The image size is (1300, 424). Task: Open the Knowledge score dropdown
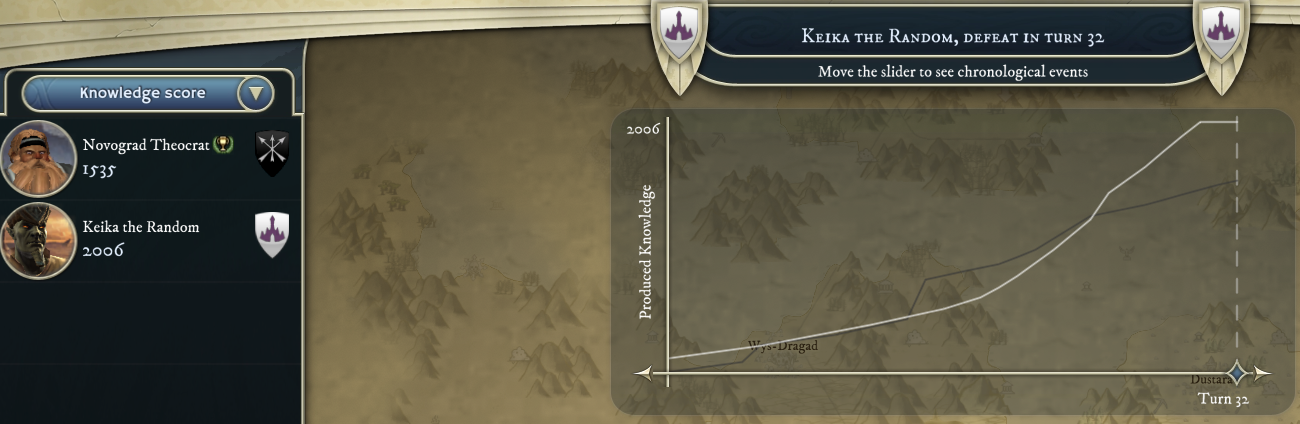coord(256,94)
